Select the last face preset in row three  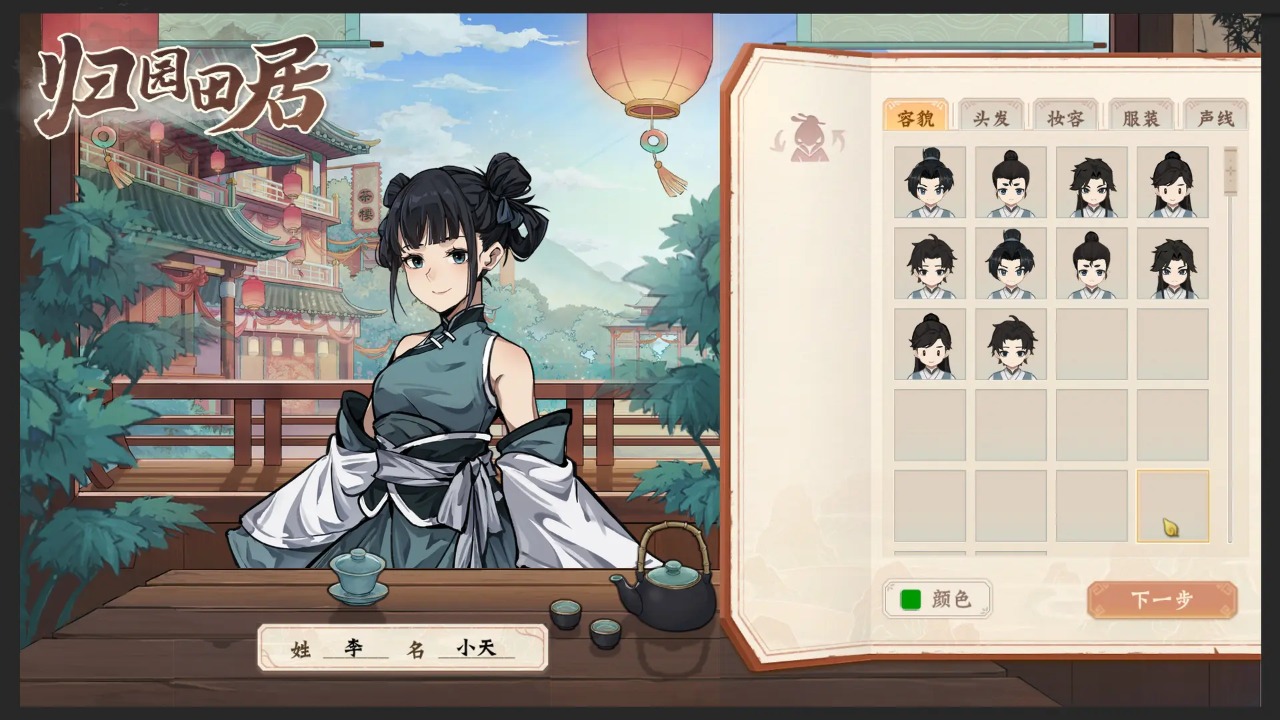[x=1010, y=344]
